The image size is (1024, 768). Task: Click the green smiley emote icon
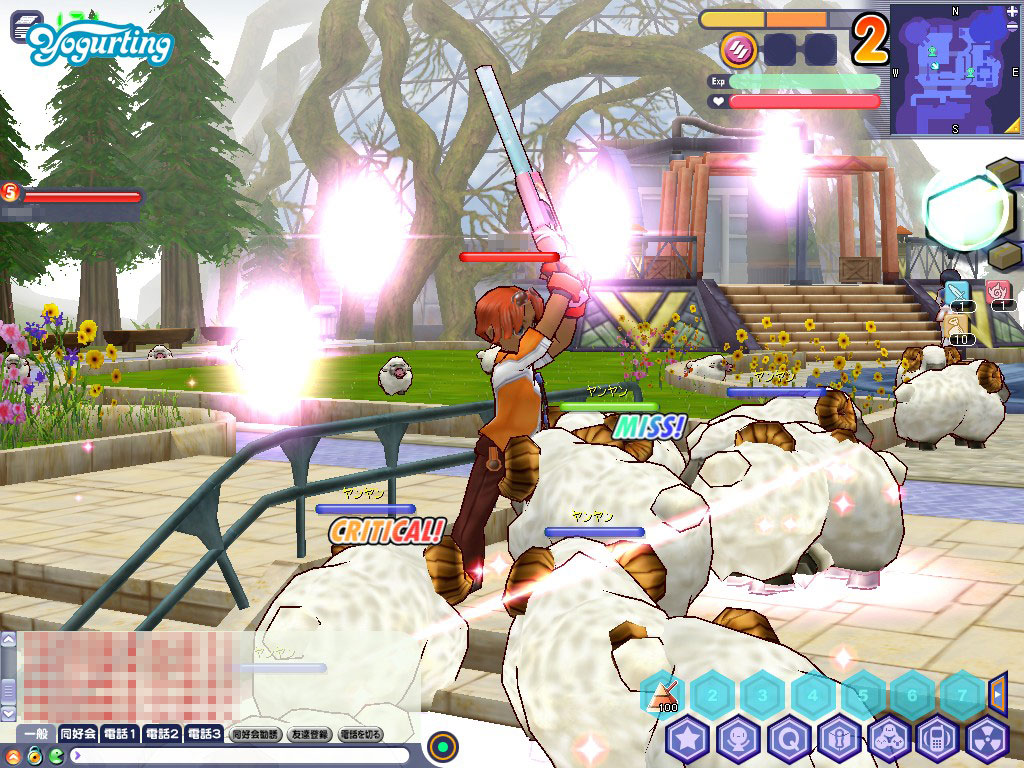[56, 755]
